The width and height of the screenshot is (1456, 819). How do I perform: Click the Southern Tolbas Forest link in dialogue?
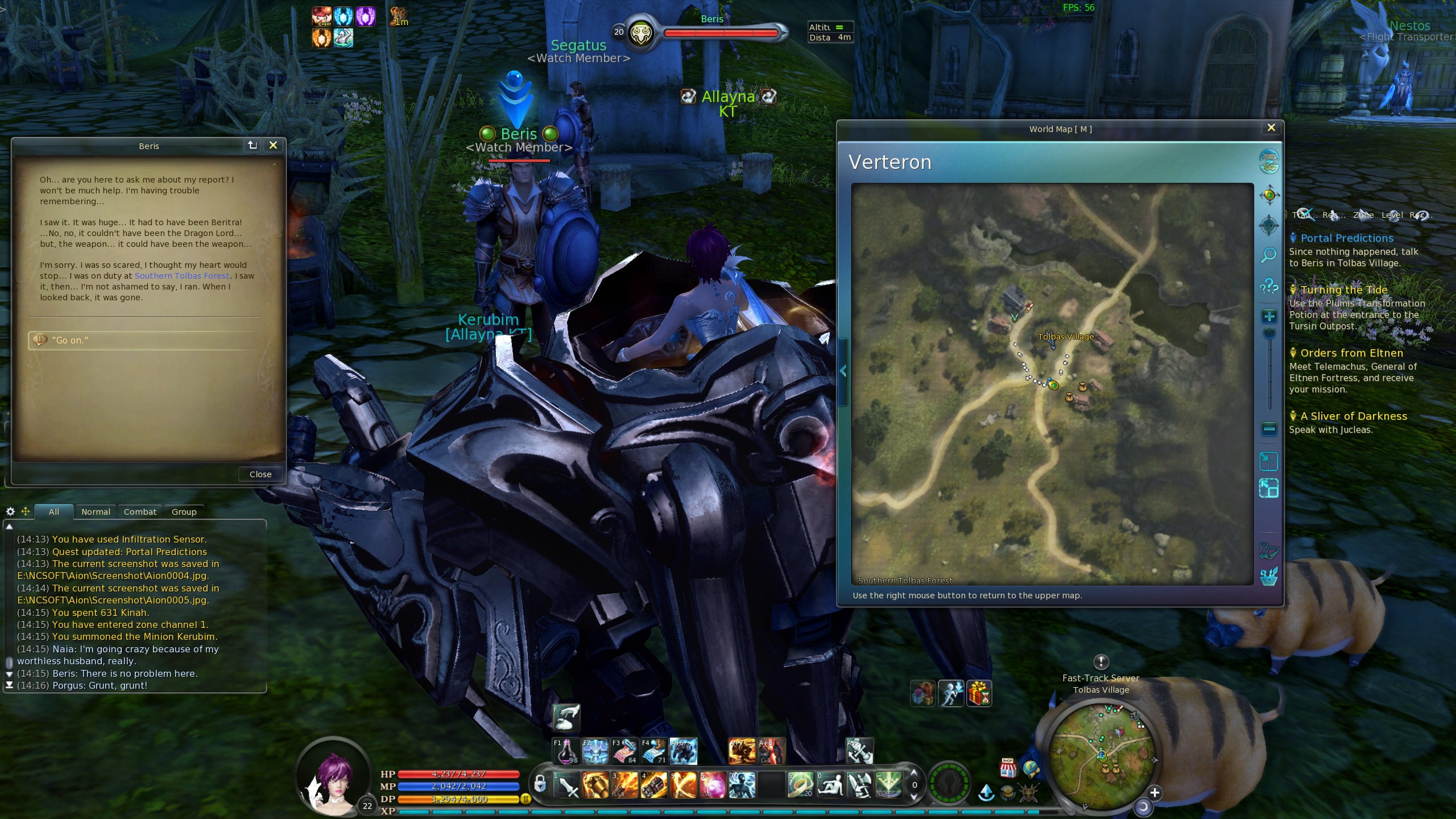pos(182,276)
